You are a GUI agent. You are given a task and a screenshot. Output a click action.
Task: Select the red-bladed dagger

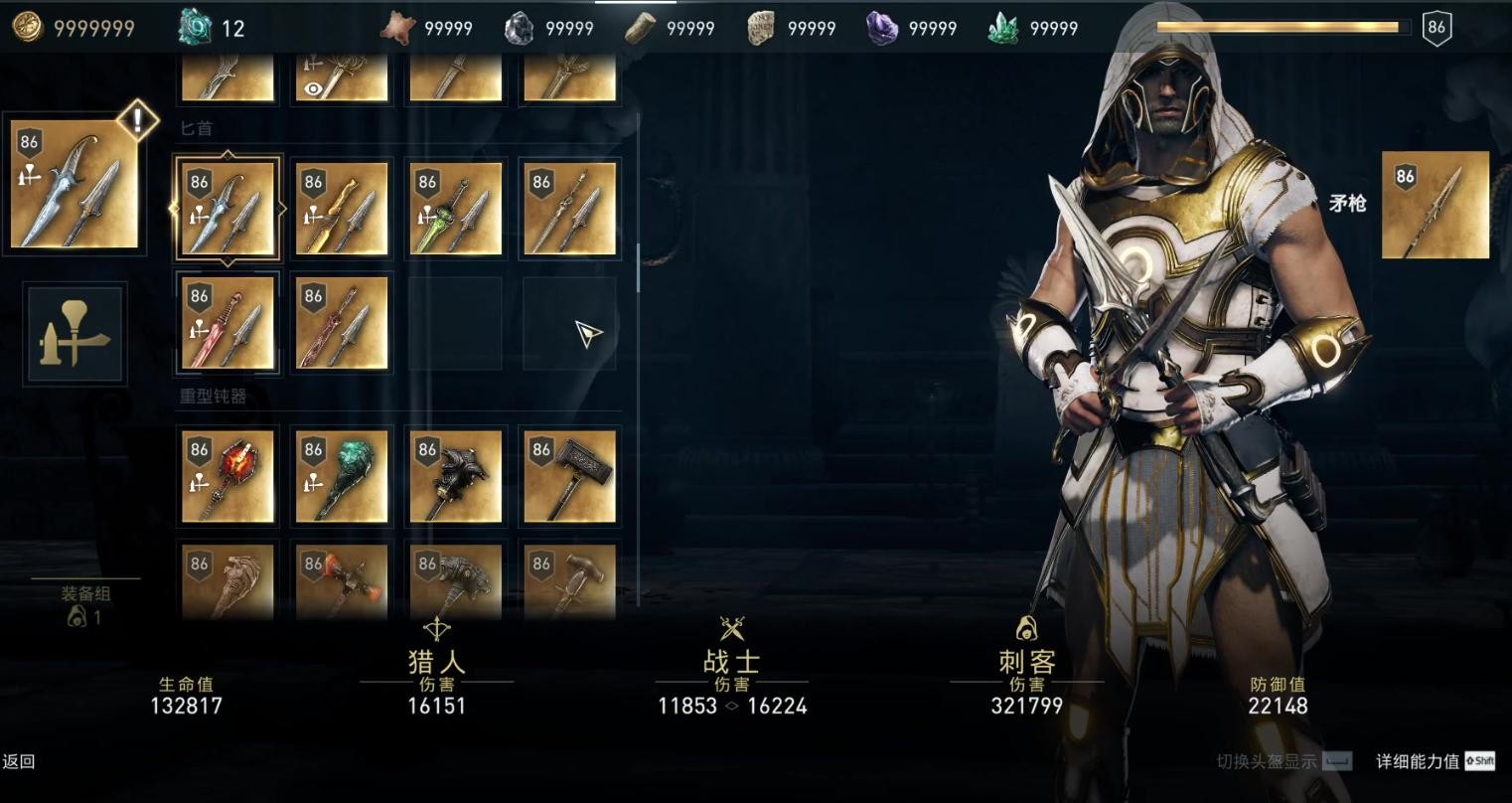[227, 323]
